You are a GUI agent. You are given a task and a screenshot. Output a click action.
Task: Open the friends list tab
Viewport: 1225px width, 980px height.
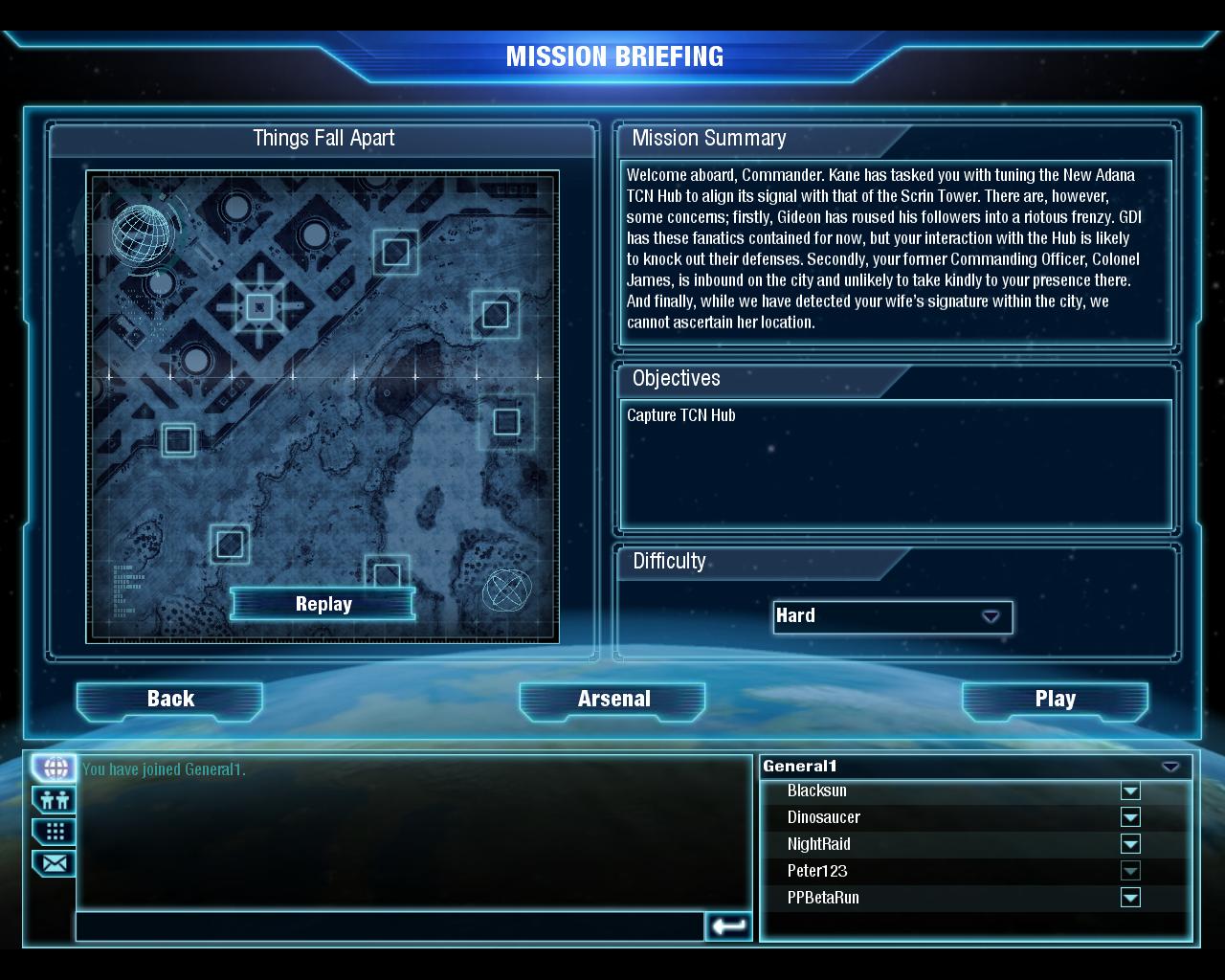[55, 799]
